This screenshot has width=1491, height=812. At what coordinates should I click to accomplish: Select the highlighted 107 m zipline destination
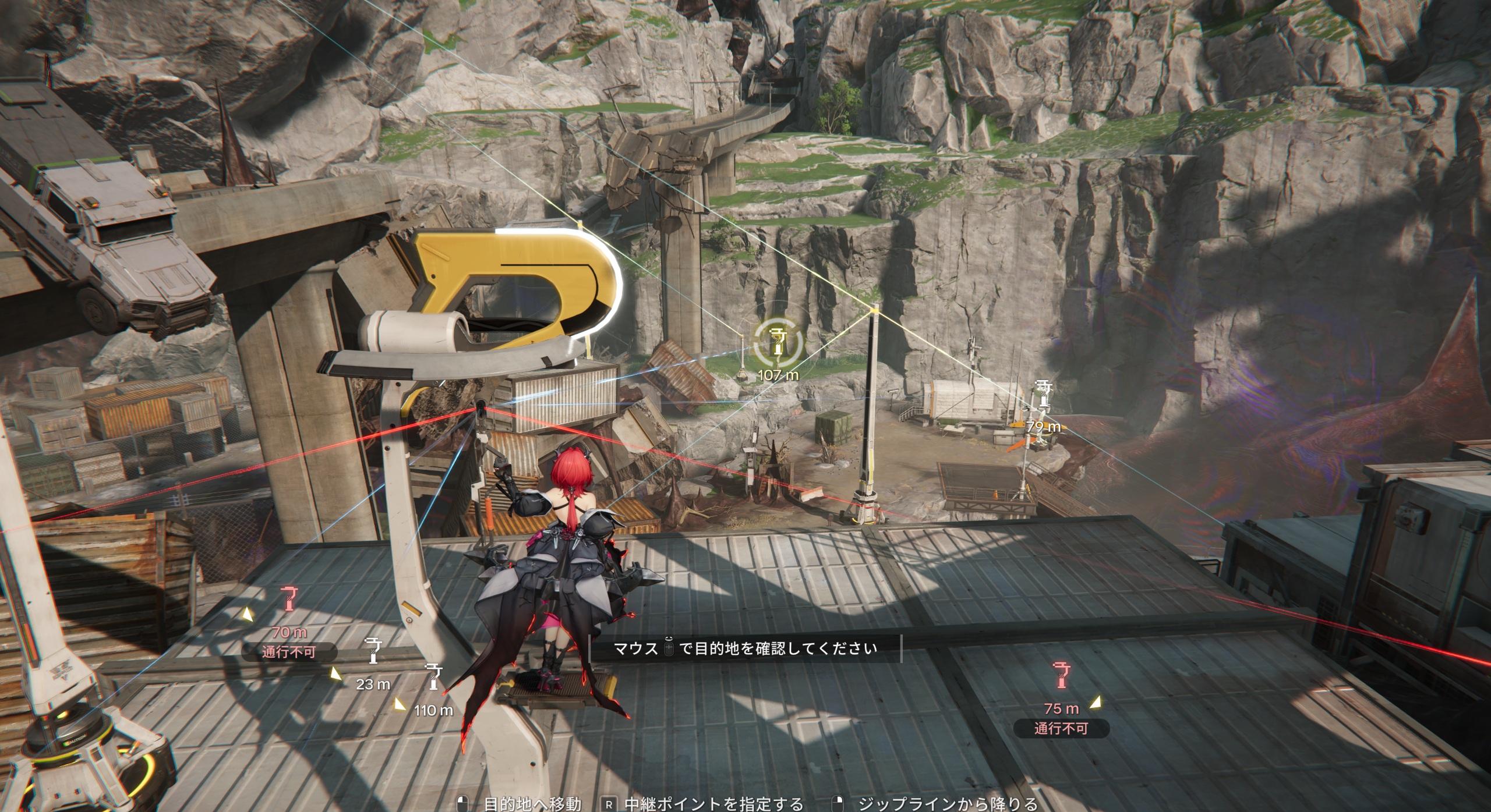pyautogui.click(x=778, y=343)
